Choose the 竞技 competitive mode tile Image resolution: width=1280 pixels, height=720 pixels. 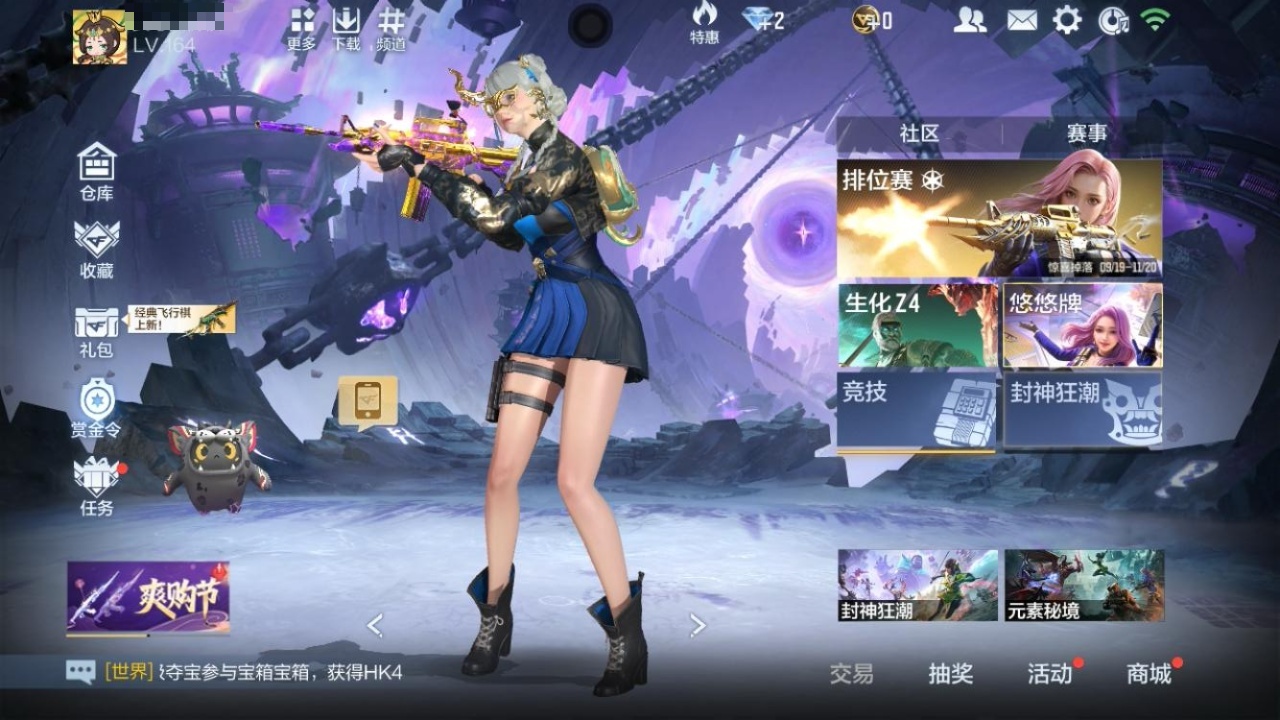pos(917,410)
